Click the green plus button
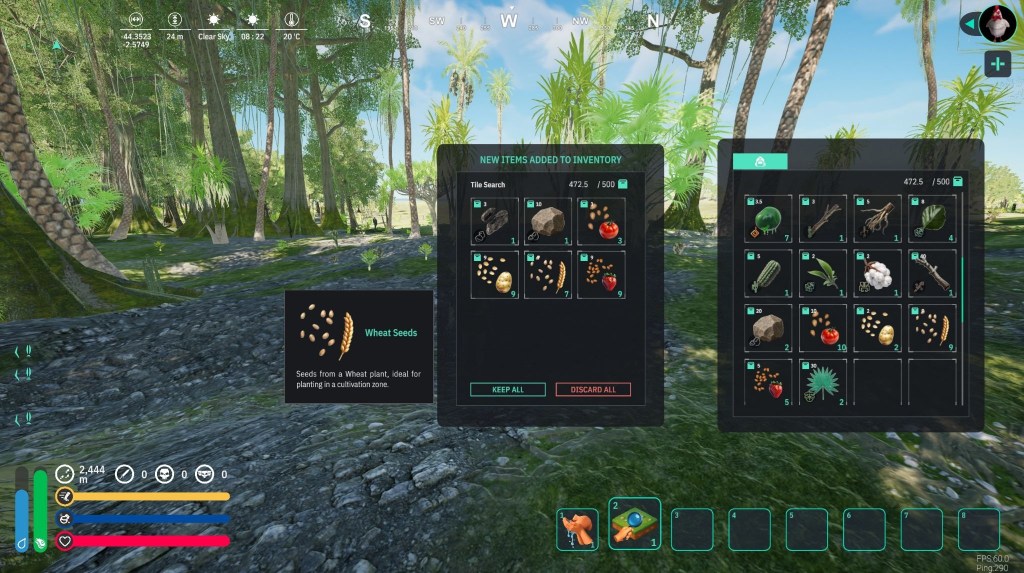Screen dimensions: 1024x573 coord(997,64)
